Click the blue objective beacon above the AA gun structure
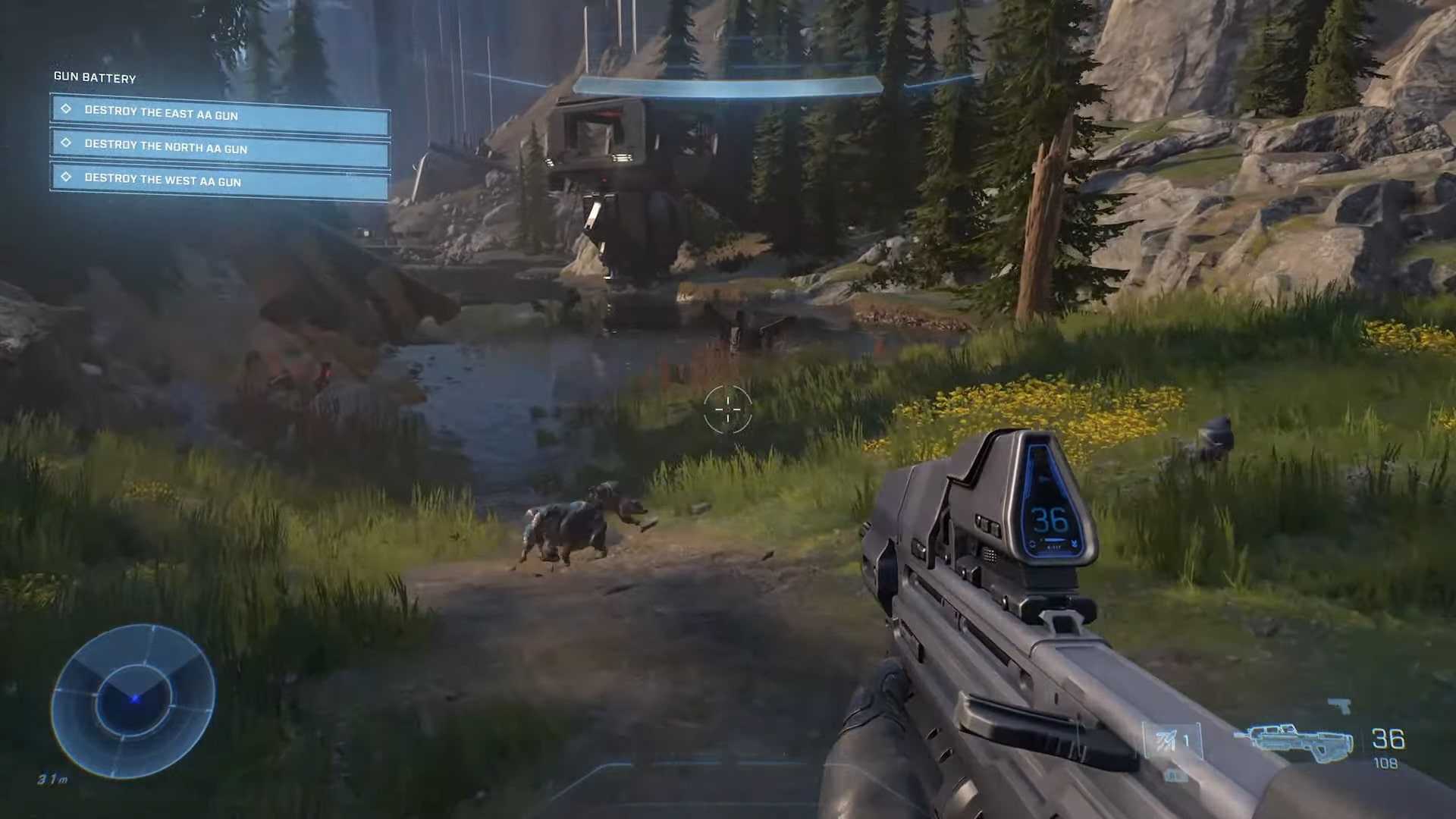Viewport: 1456px width, 819px height. point(730,83)
